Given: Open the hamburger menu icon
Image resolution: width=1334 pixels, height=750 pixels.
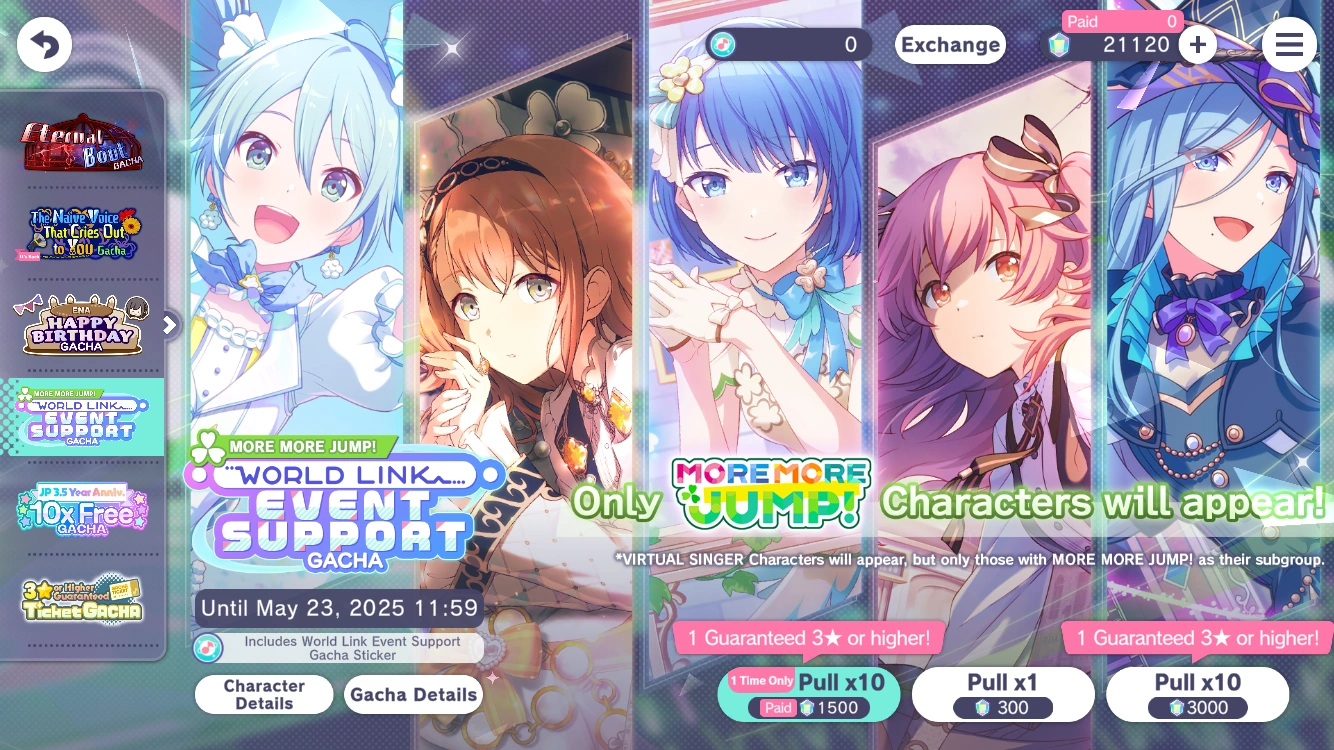Looking at the screenshot, I should (1289, 44).
